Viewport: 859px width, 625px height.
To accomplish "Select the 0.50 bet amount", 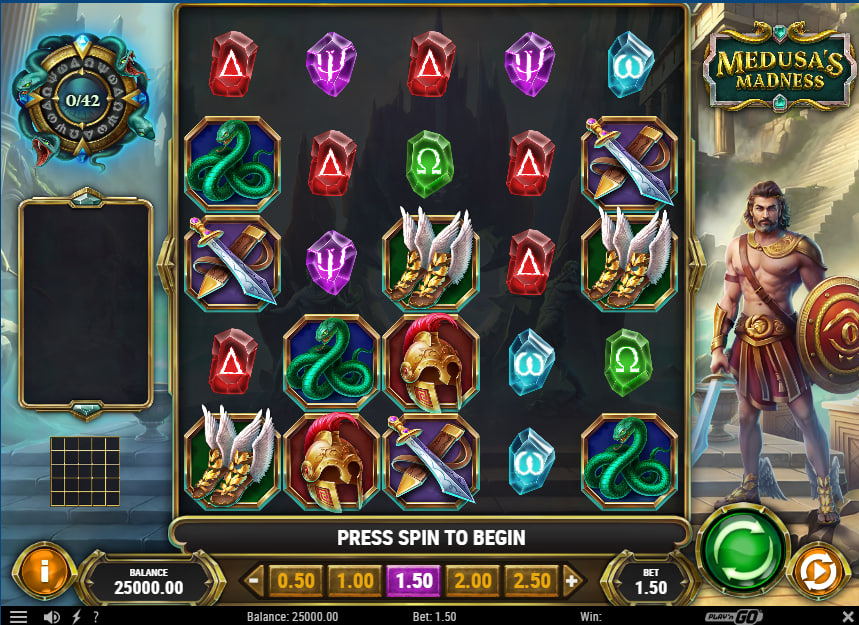I will click(x=296, y=580).
